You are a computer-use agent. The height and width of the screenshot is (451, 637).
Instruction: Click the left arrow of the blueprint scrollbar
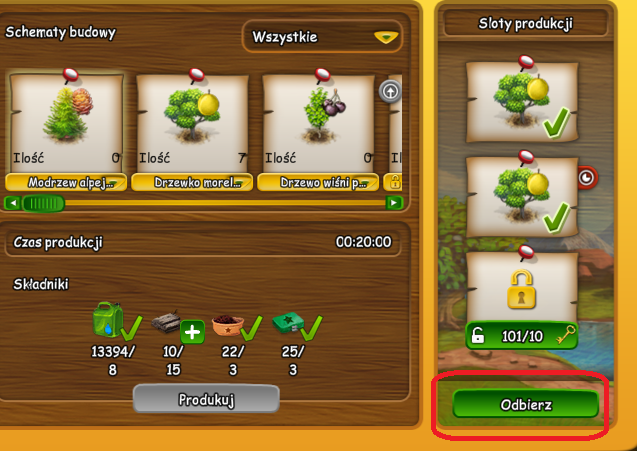tap(12, 203)
